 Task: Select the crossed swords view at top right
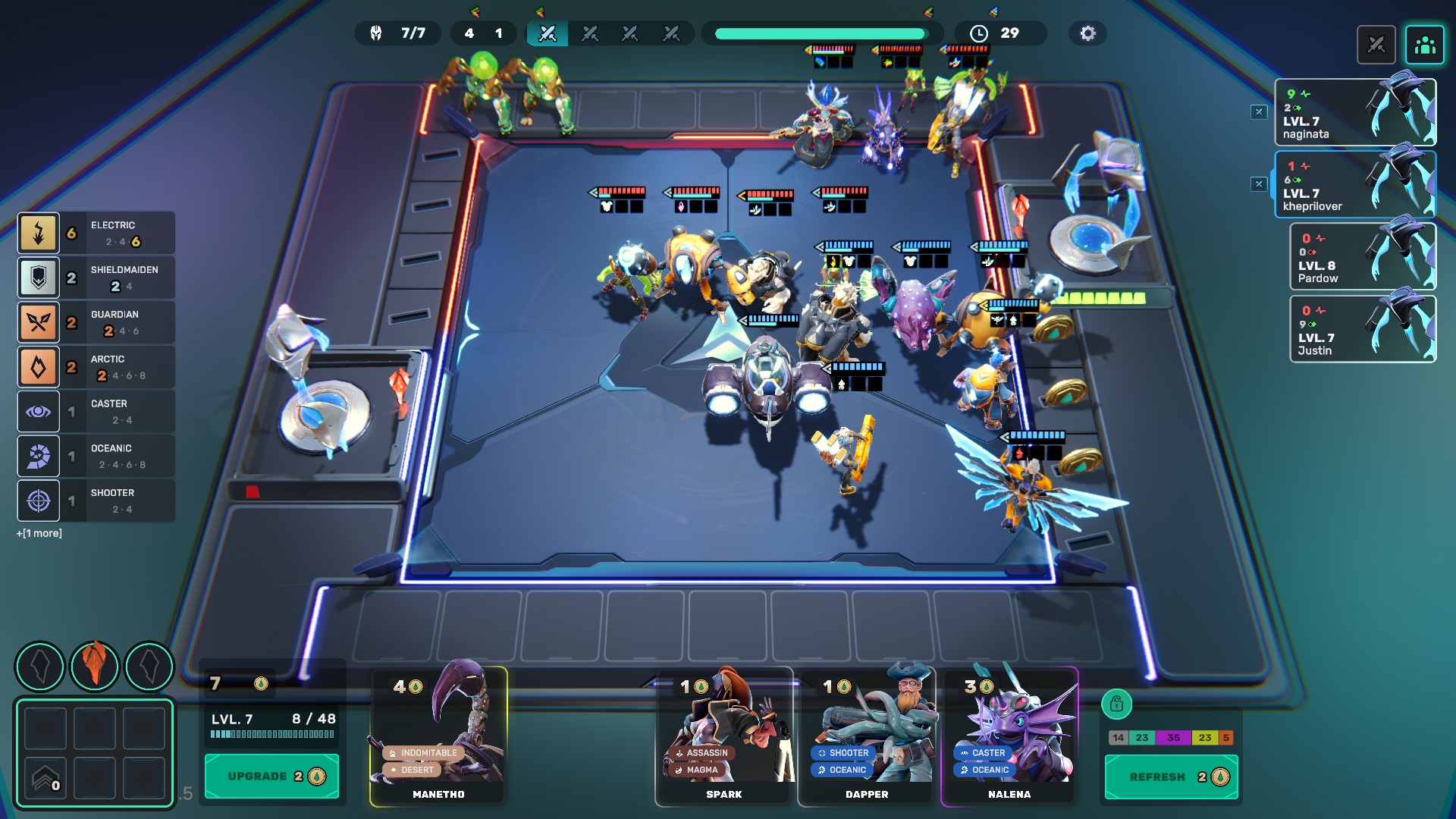click(x=1376, y=45)
